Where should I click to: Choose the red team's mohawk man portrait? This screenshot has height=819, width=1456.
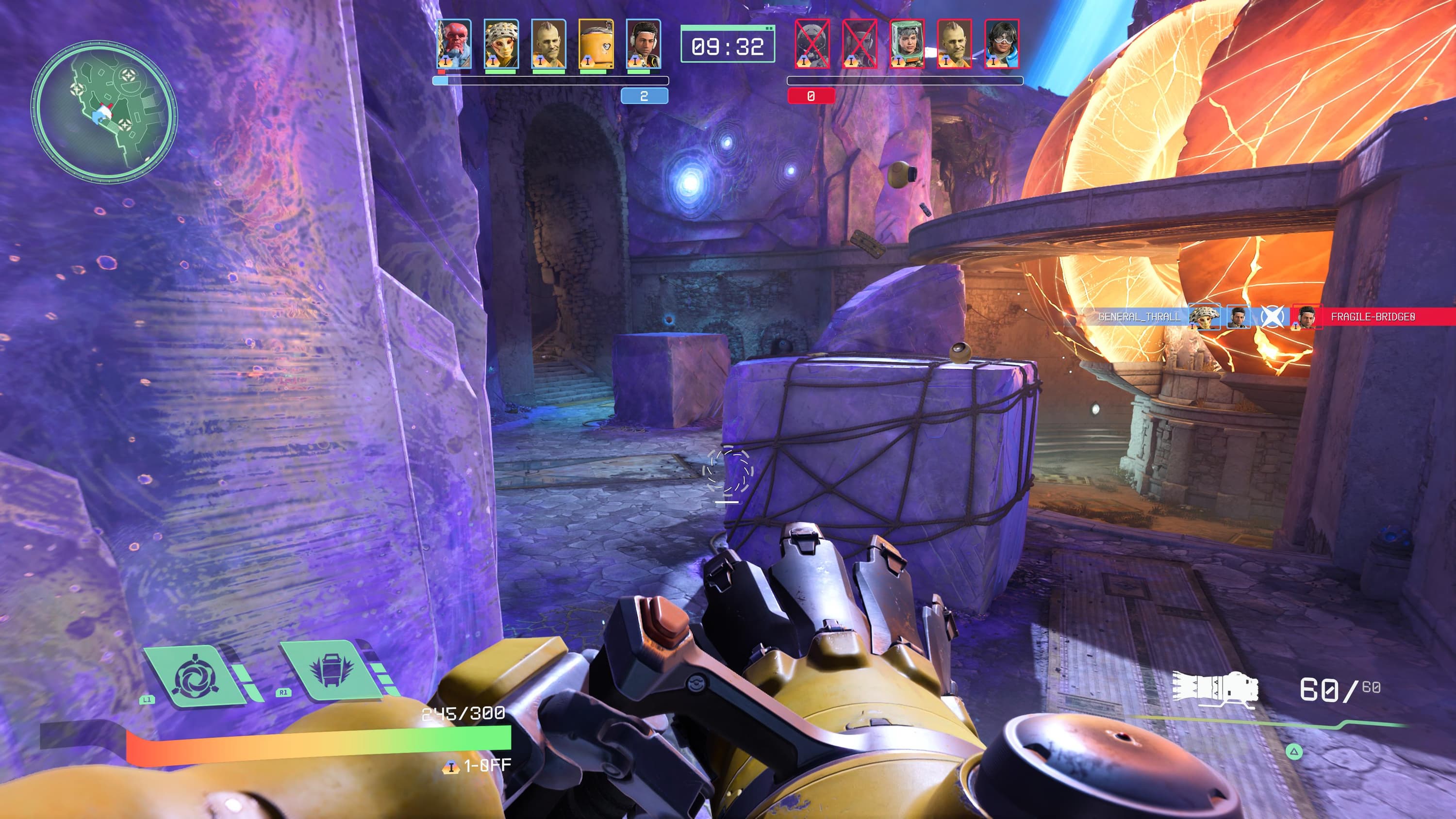click(x=954, y=44)
